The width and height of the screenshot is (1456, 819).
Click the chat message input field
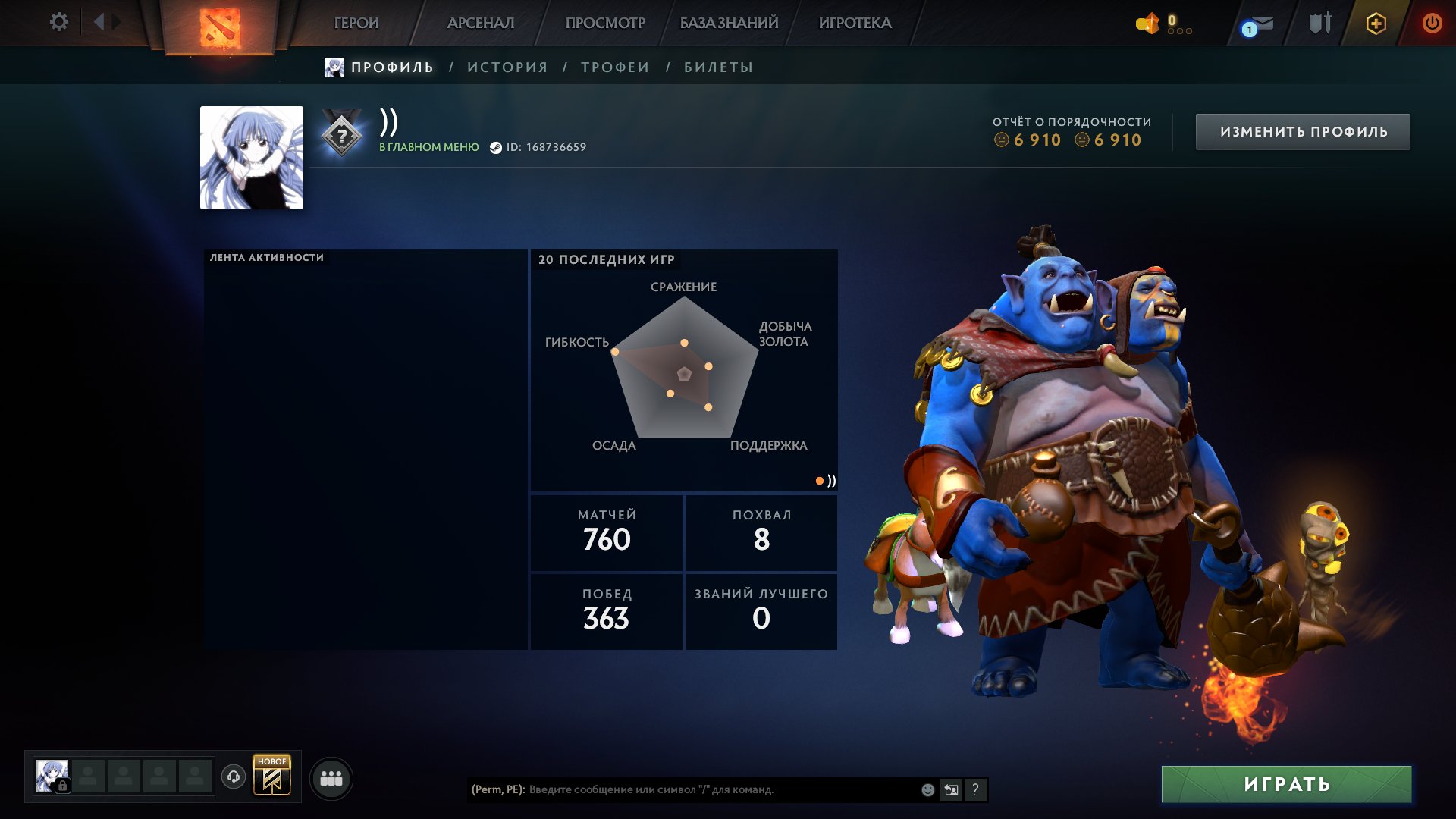click(x=682, y=790)
